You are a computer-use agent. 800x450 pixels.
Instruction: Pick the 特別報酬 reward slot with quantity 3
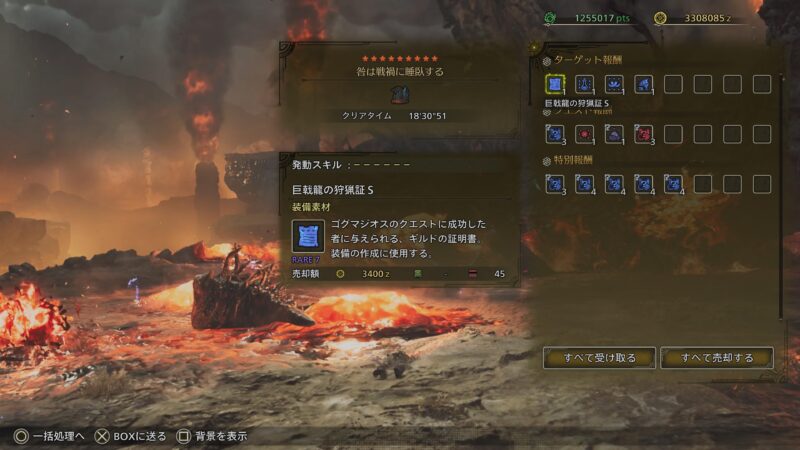(556, 183)
